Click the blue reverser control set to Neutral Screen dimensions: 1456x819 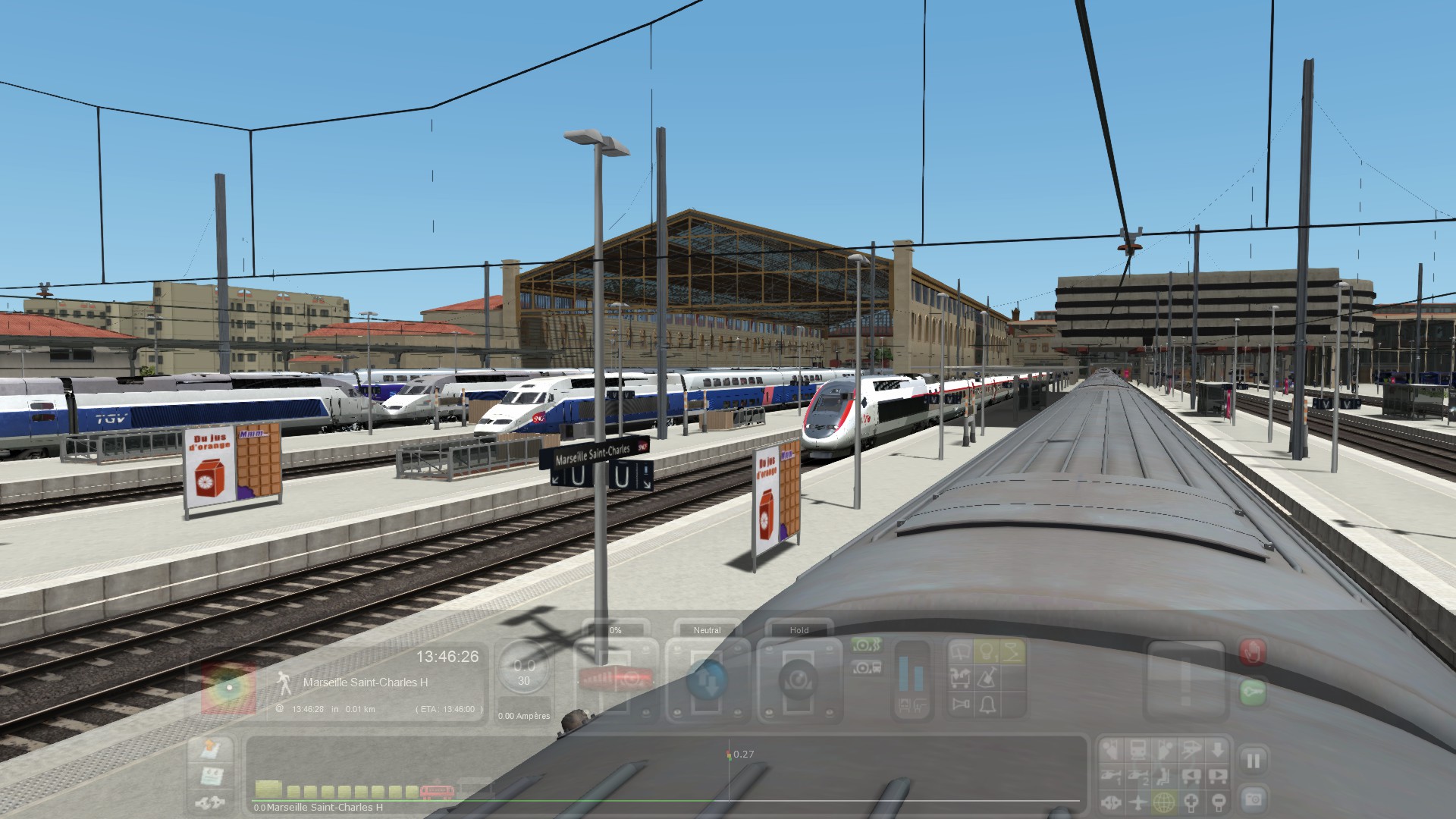[x=706, y=679]
